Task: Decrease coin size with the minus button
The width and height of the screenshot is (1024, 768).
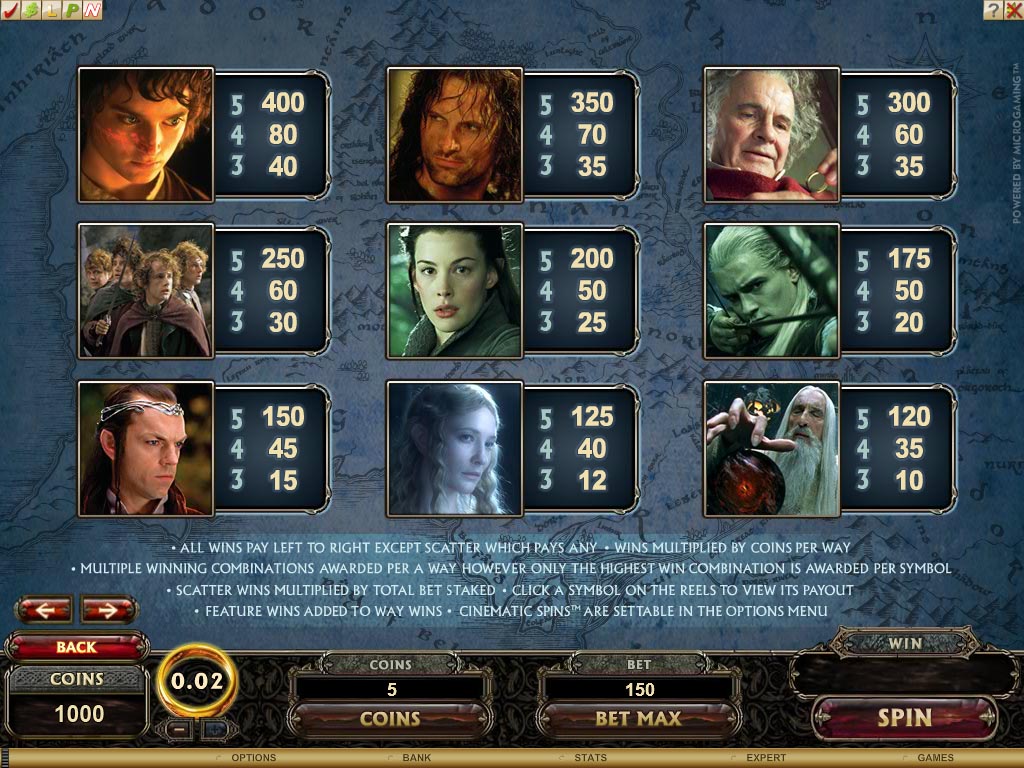Action: pos(180,728)
